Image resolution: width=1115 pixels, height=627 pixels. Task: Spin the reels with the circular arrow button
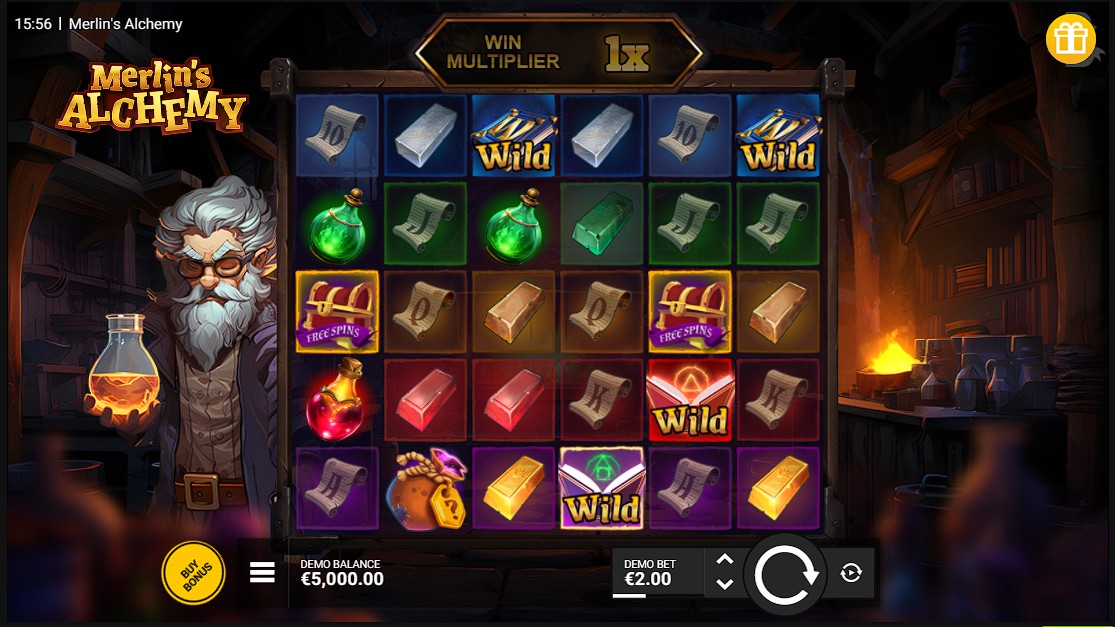(785, 574)
